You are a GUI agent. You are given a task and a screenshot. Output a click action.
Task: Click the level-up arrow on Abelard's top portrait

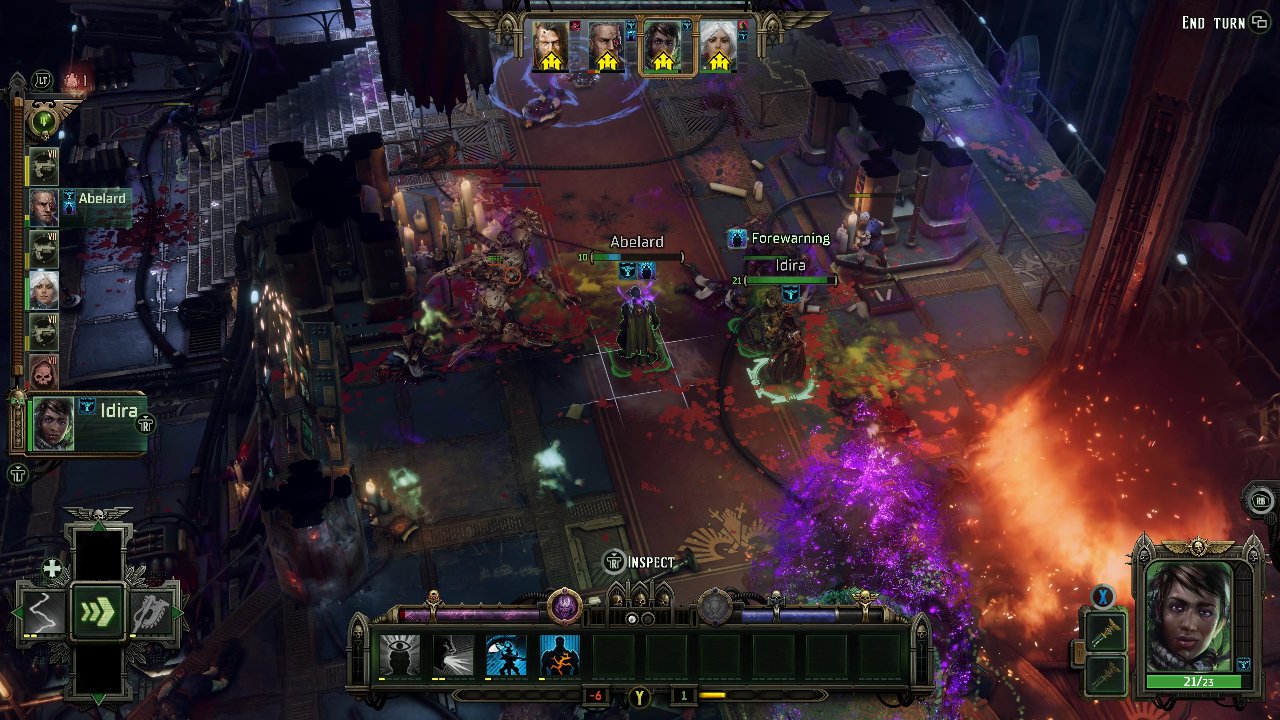(607, 60)
